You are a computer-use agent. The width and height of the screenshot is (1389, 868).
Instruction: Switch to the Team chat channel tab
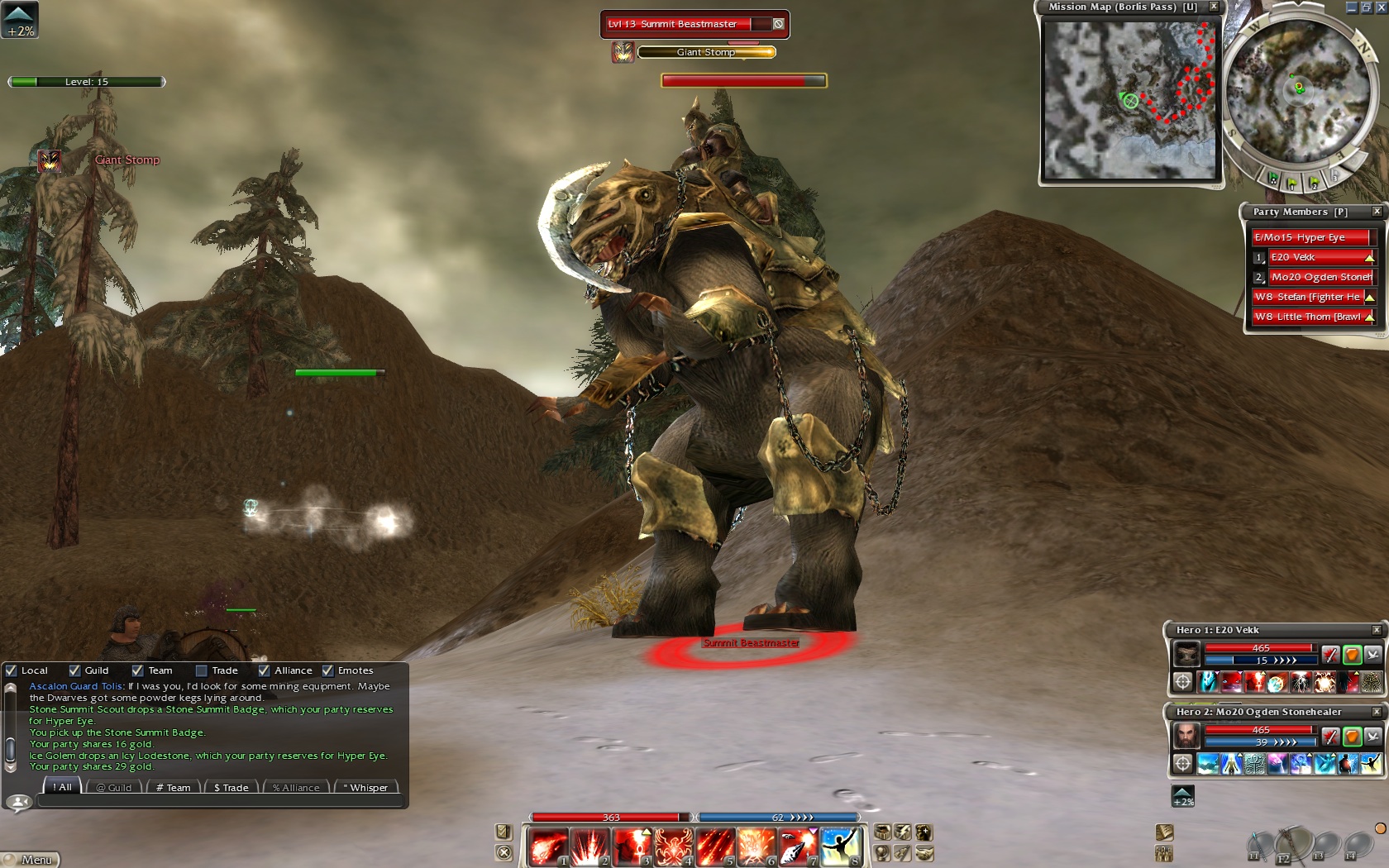pos(174,788)
